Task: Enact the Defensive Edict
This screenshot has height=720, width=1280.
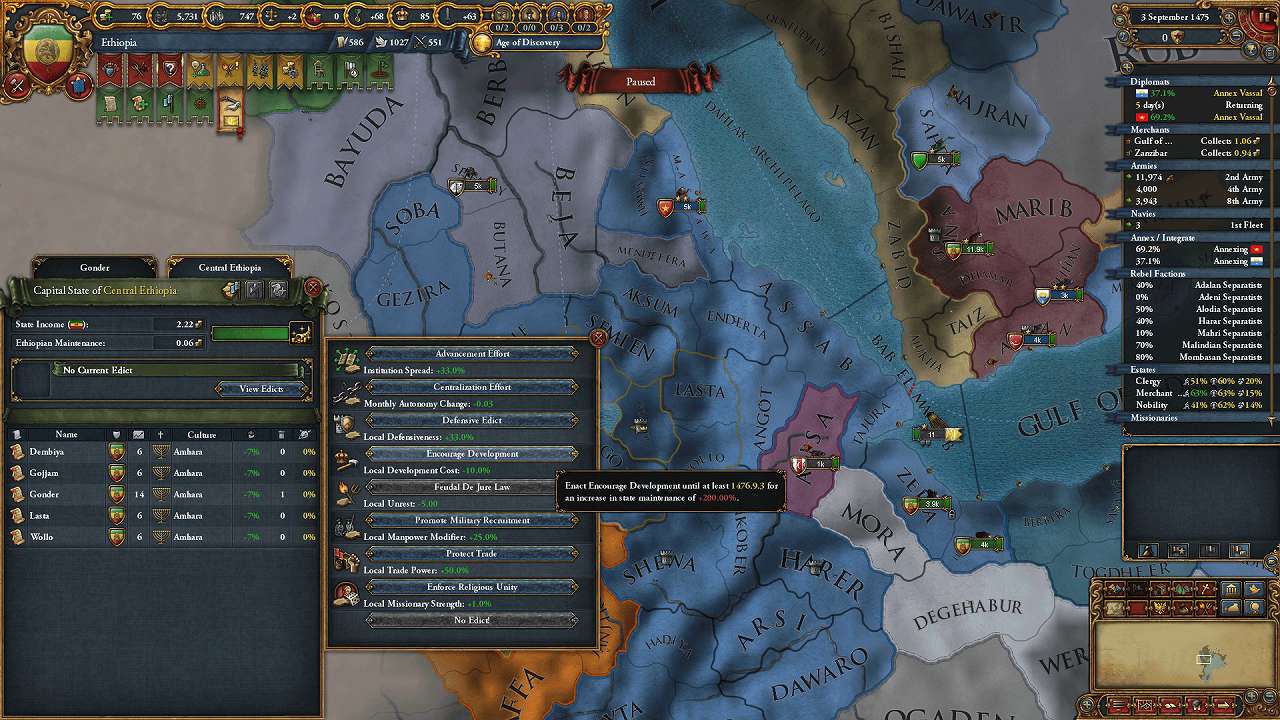Action: pyautogui.click(x=472, y=421)
